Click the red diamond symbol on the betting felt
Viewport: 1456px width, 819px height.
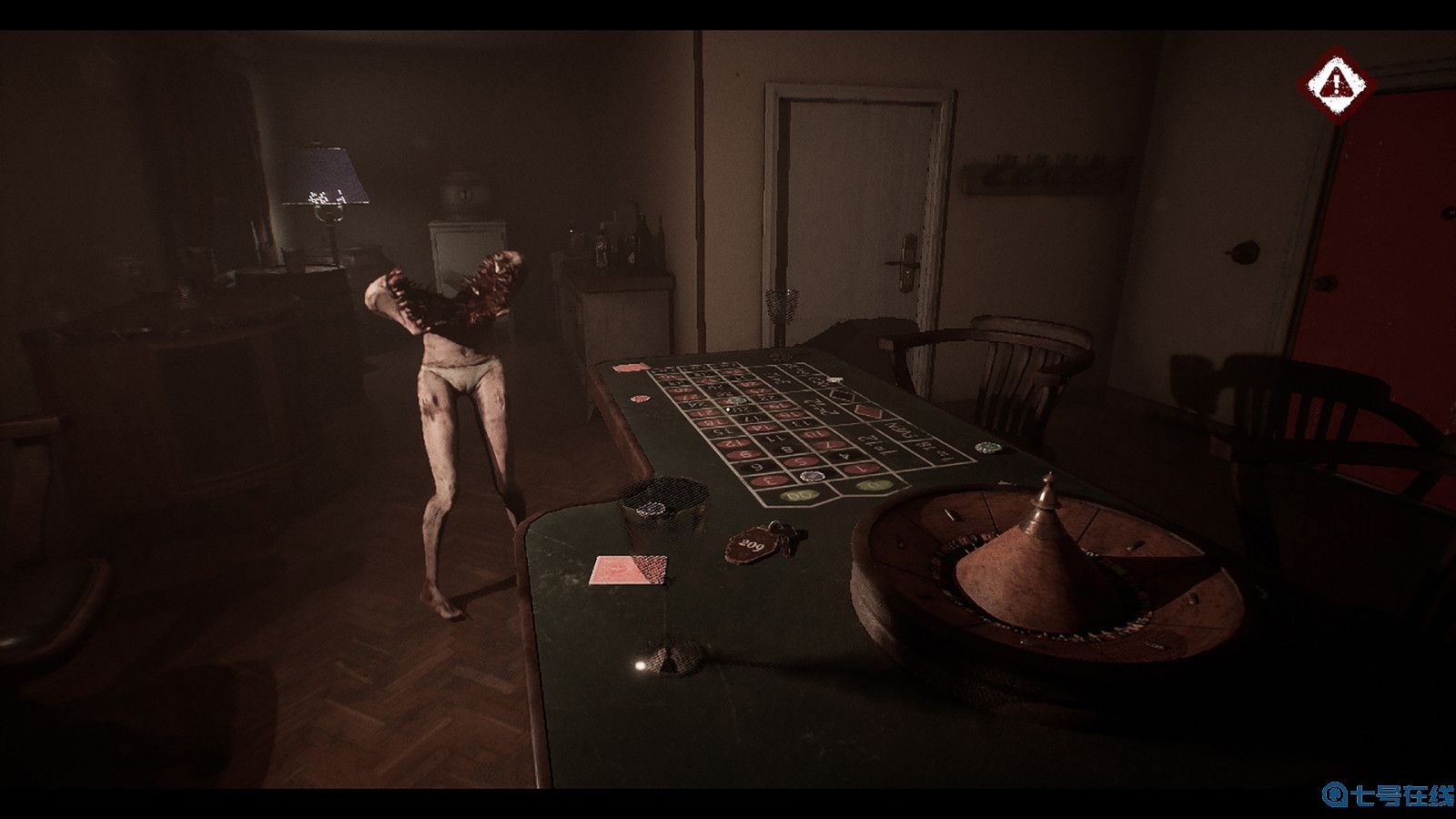(x=868, y=409)
